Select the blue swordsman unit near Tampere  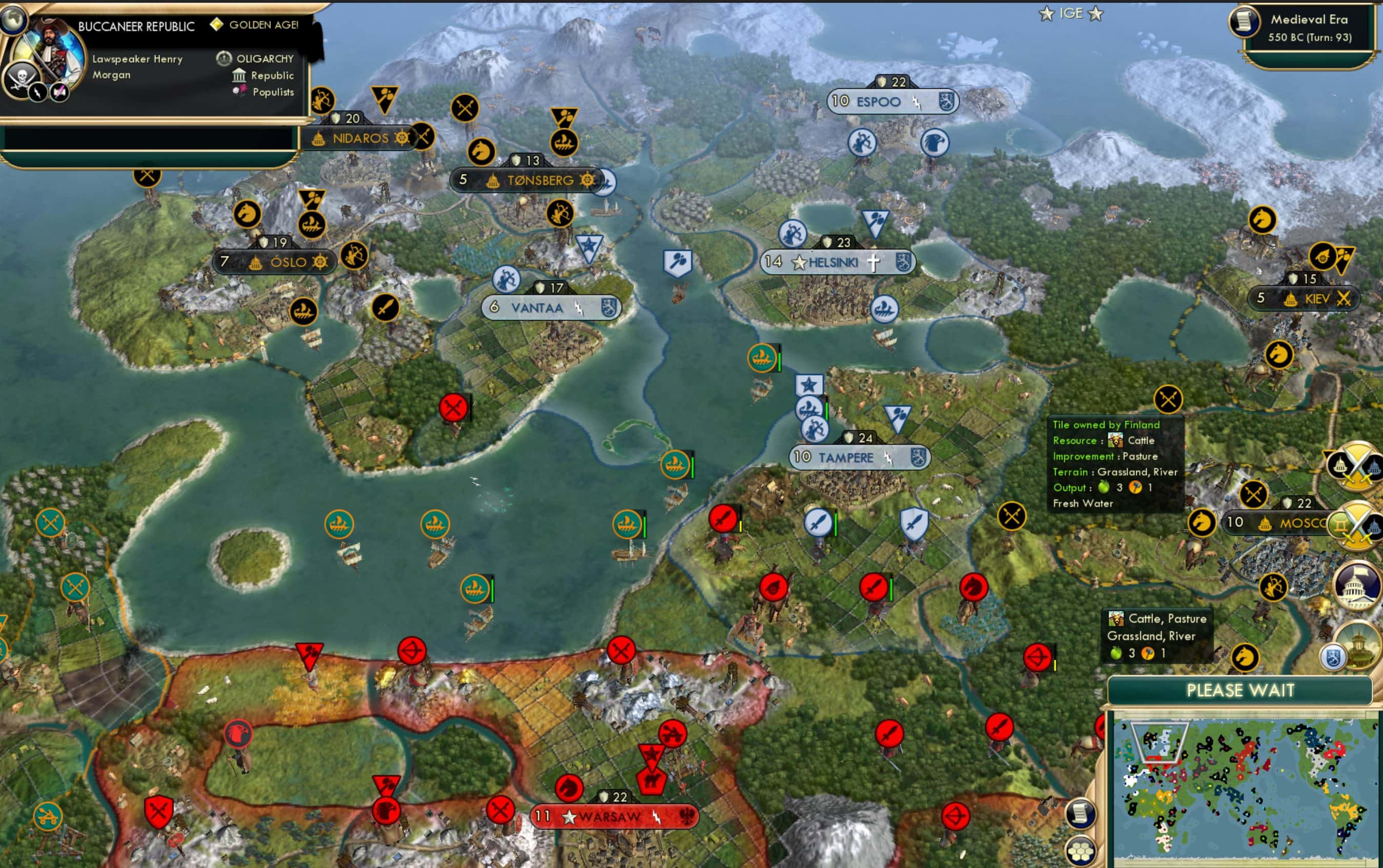[x=819, y=523]
